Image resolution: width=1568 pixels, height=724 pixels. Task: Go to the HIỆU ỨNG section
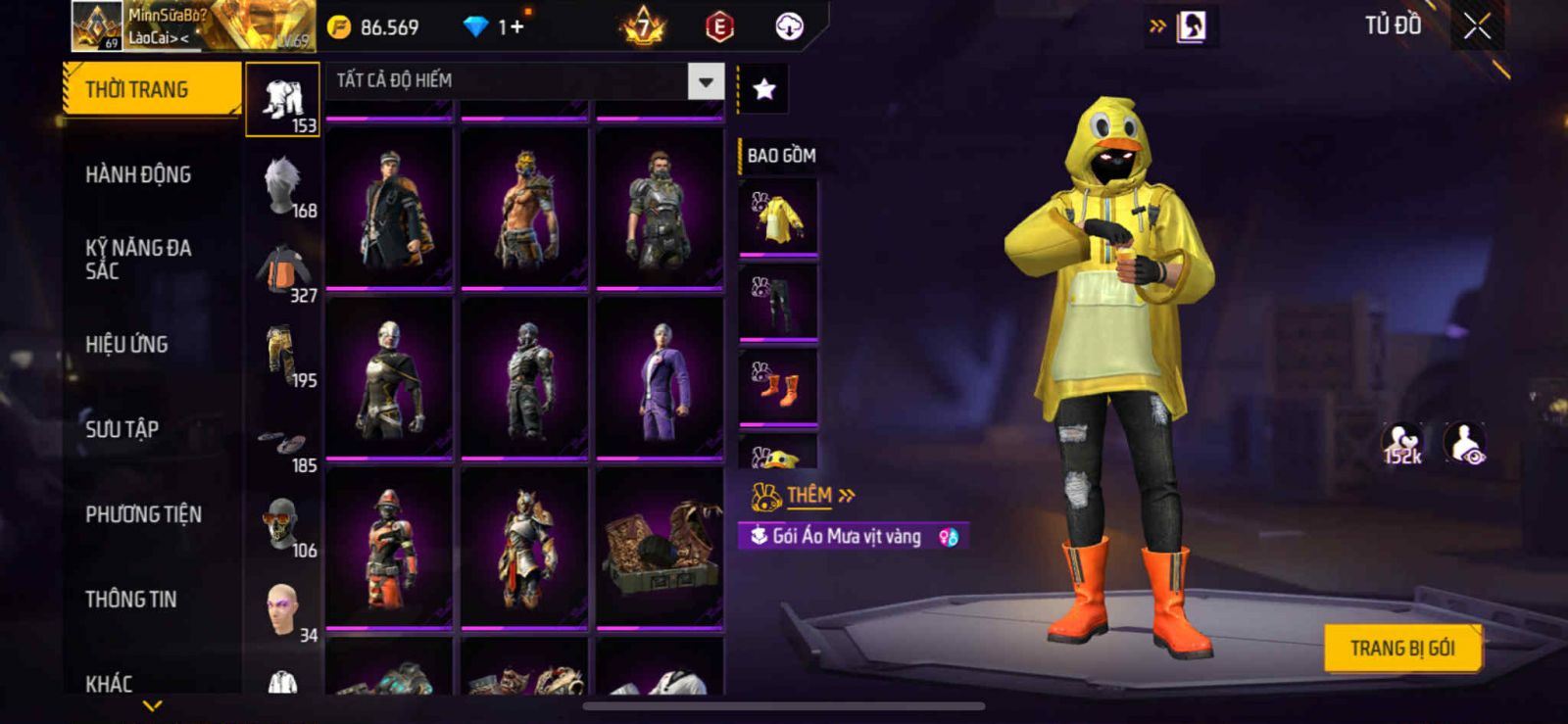(126, 345)
